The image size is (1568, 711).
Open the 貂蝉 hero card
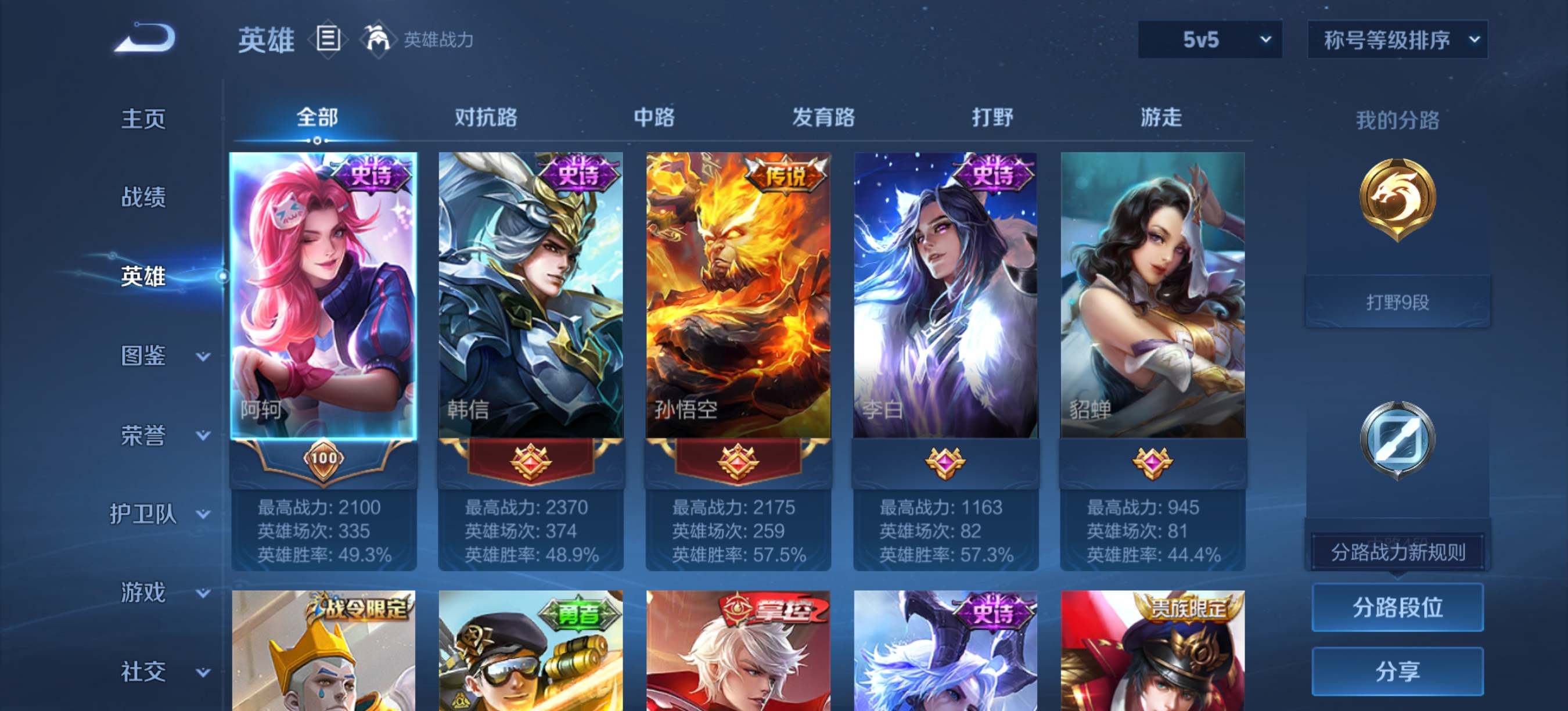pyautogui.click(x=1152, y=296)
